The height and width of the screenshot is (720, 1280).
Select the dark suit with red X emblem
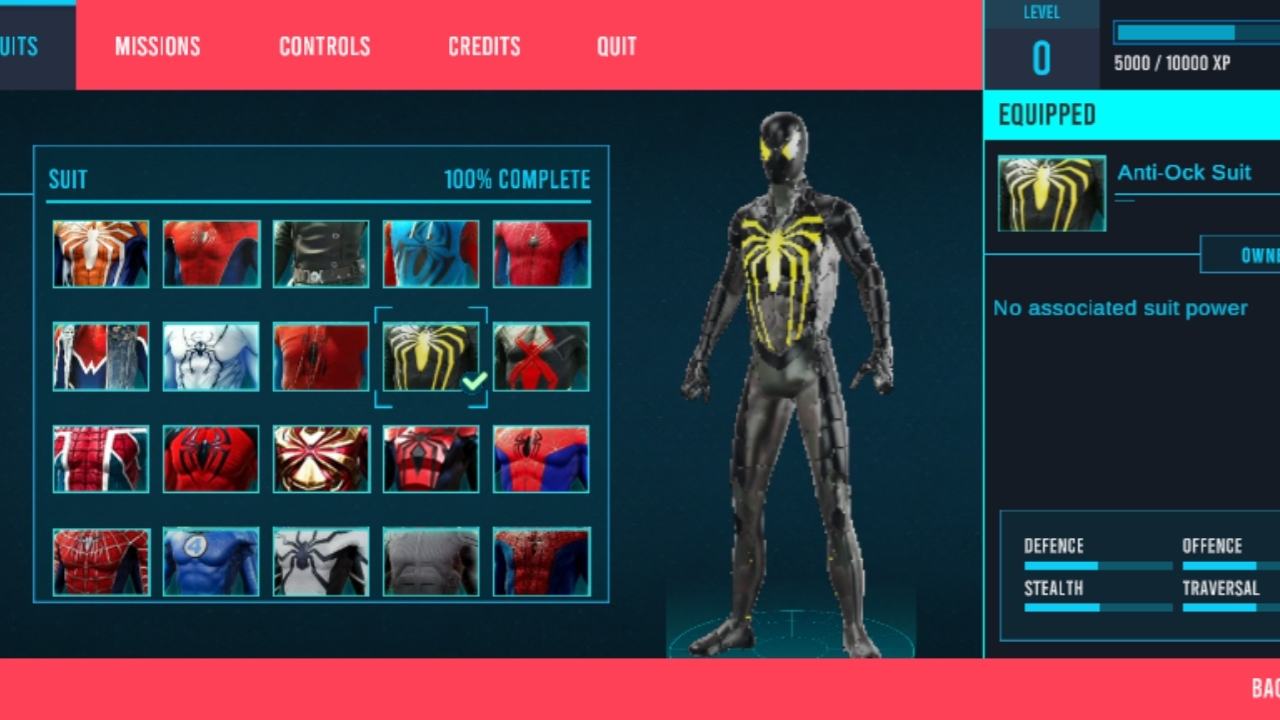click(541, 357)
